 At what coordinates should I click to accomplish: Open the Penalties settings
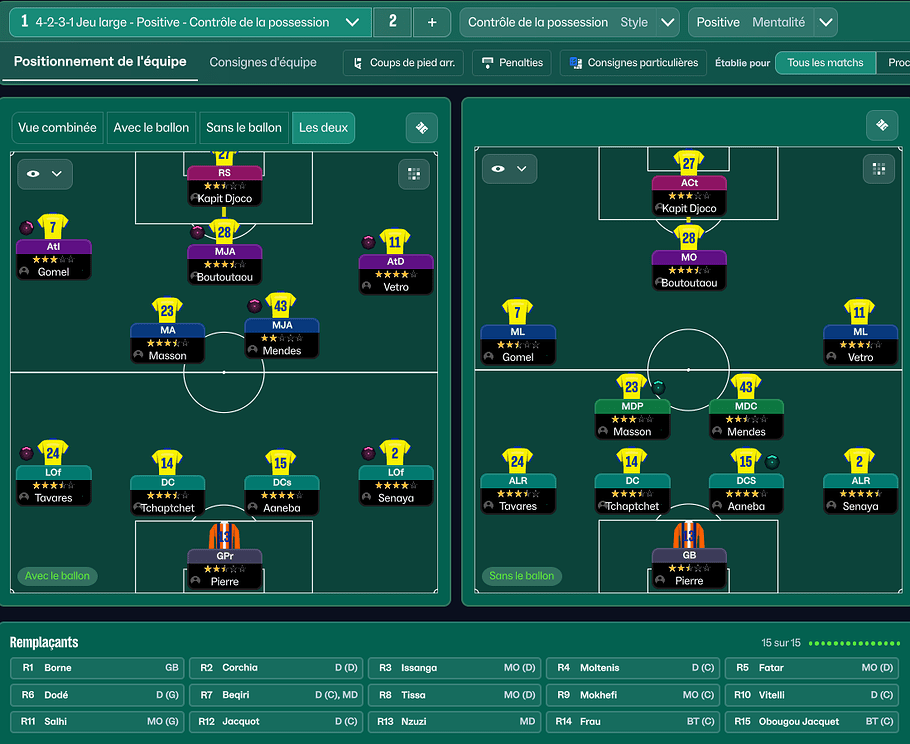pos(512,63)
